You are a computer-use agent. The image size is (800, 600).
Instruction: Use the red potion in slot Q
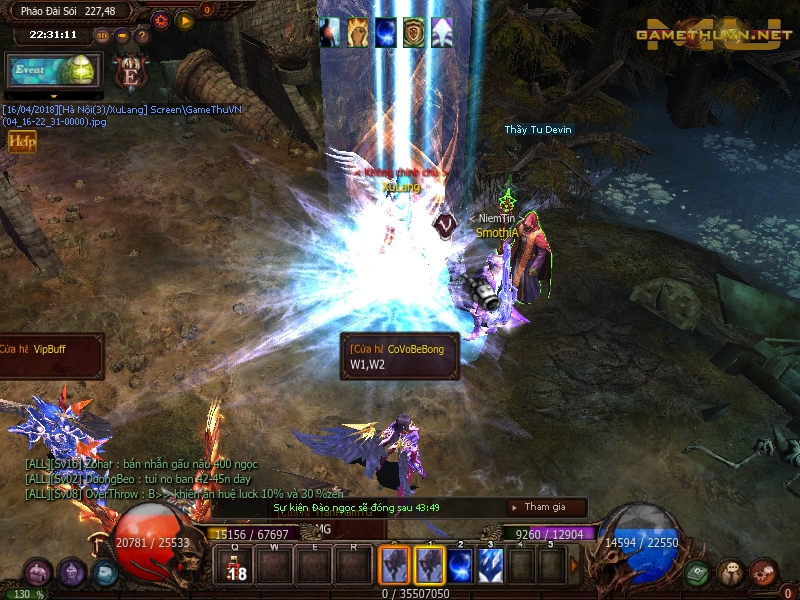tap(235, 566)
